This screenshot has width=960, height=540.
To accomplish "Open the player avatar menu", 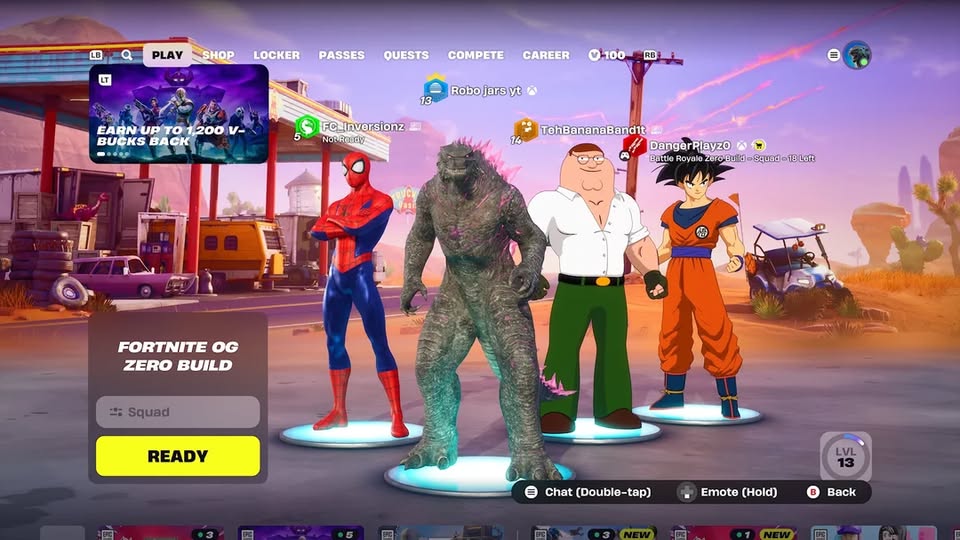I will [857, 55].
